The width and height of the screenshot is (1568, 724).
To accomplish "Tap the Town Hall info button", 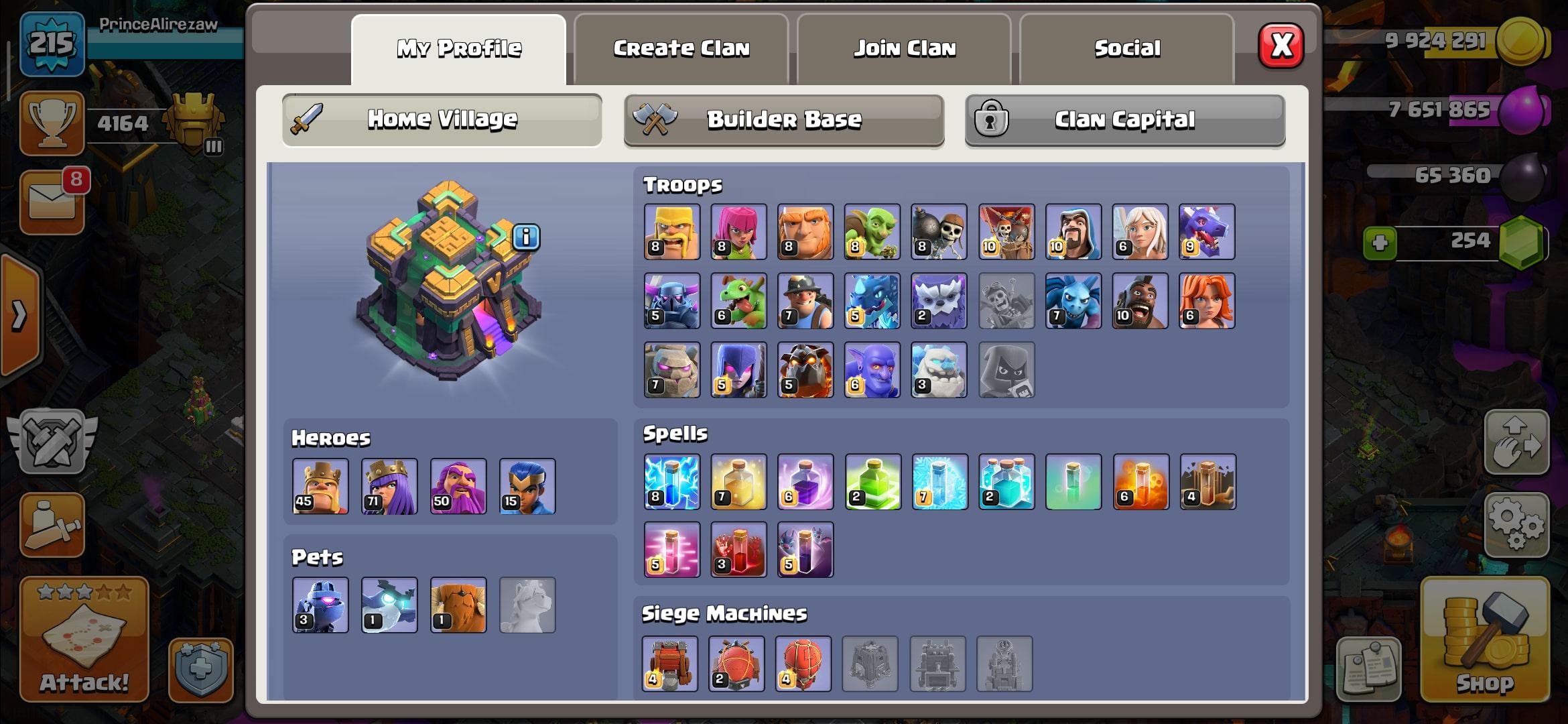I will tap(526, 237).
